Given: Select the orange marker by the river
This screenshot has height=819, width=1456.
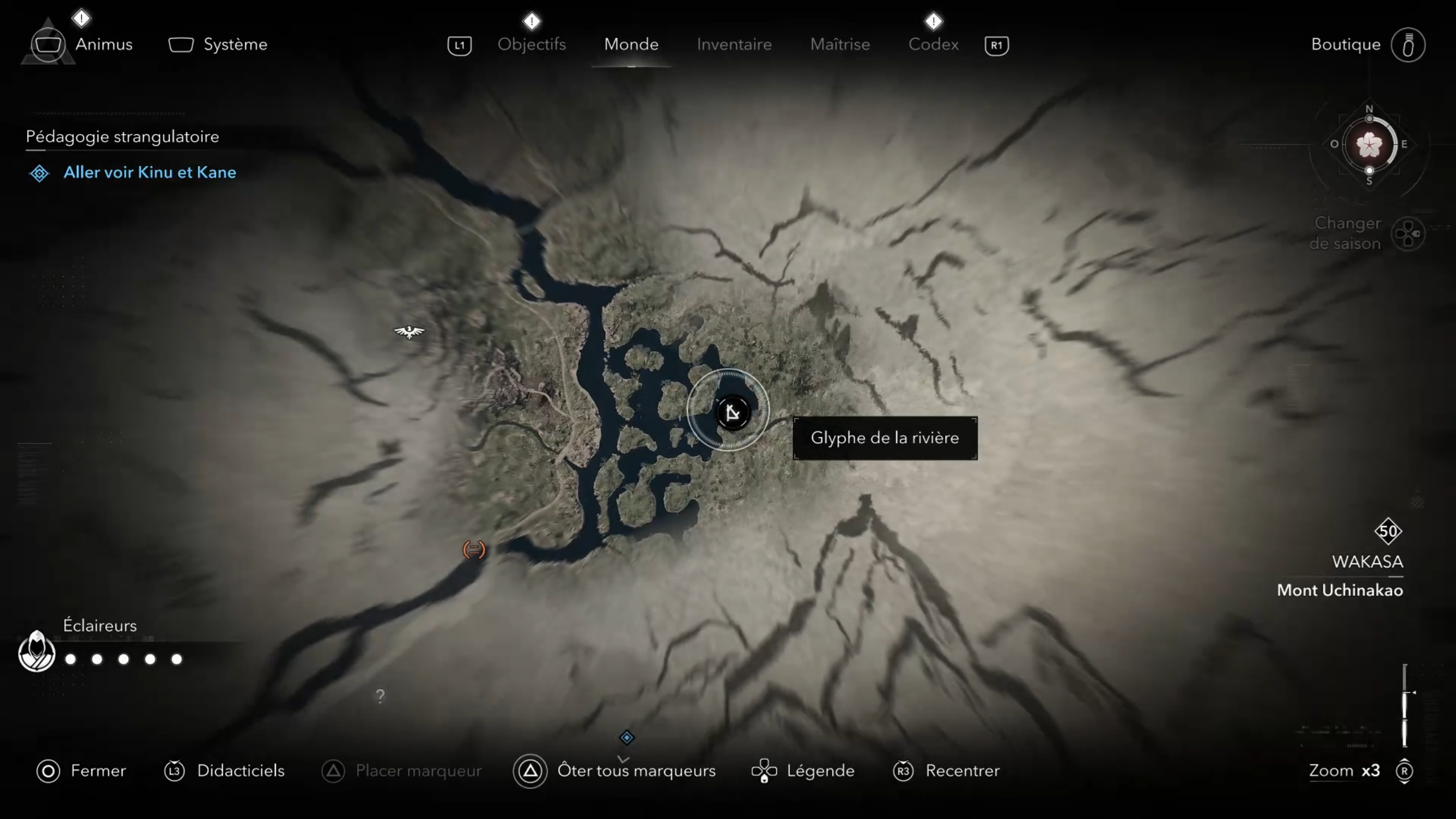Looking at the screenshot, I should [473, 549].
